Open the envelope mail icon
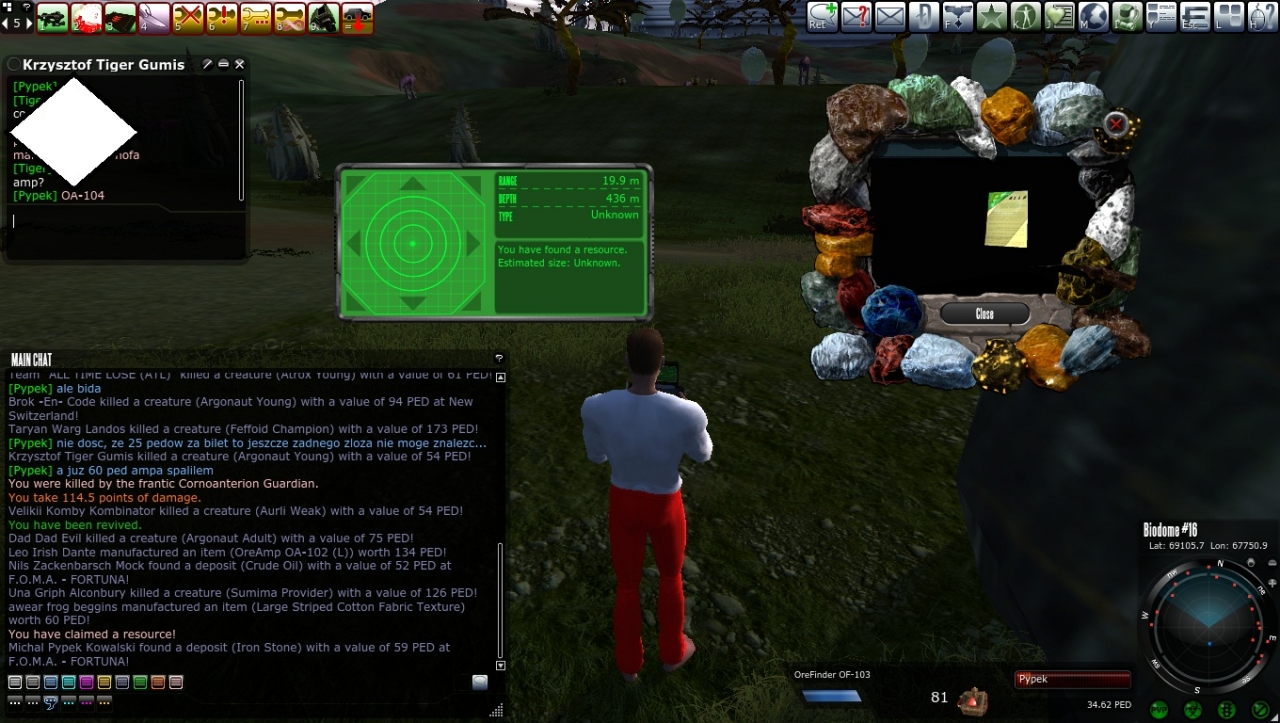 pos(889,16)
